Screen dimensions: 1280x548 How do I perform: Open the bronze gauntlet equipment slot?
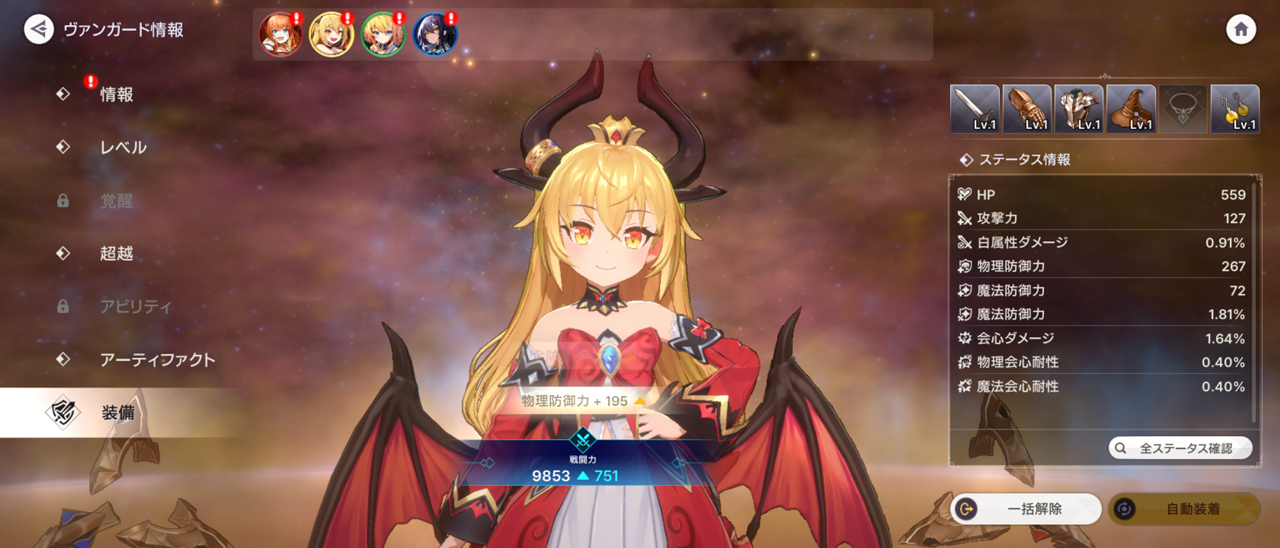pyautogui.click(x=1026, y=109)
